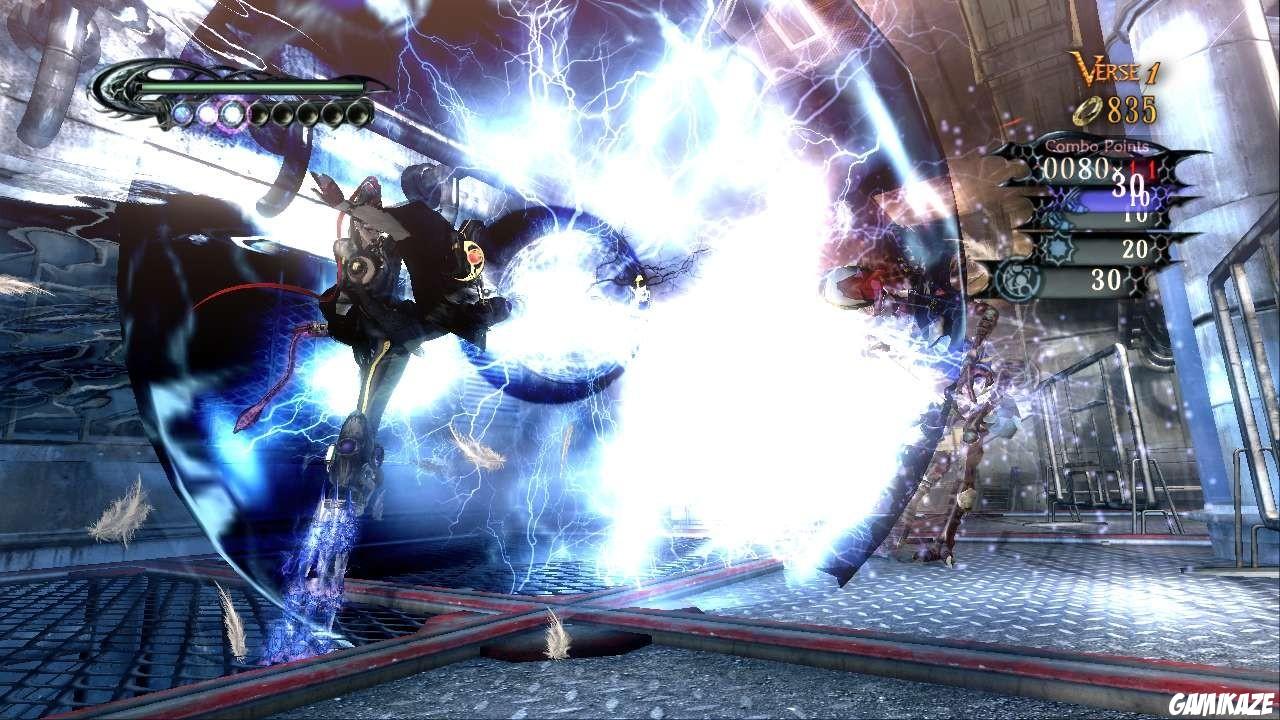Toggle the red x11 combo multiplier
Screen dimensions: 1280x720
pos(1139,169)
